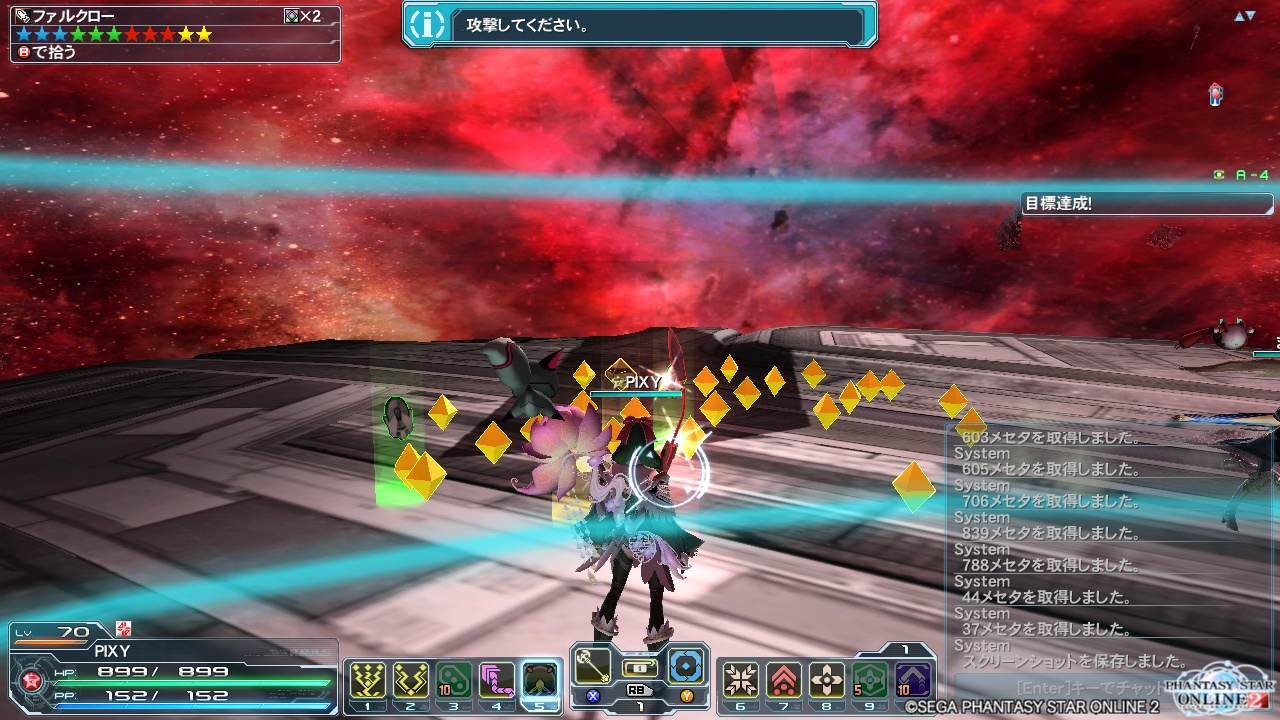This screenshot has height=720, width=1280.
Task: Click the equipped rod weapon icon
Action: pyautogui.click(x=591, y=666)
